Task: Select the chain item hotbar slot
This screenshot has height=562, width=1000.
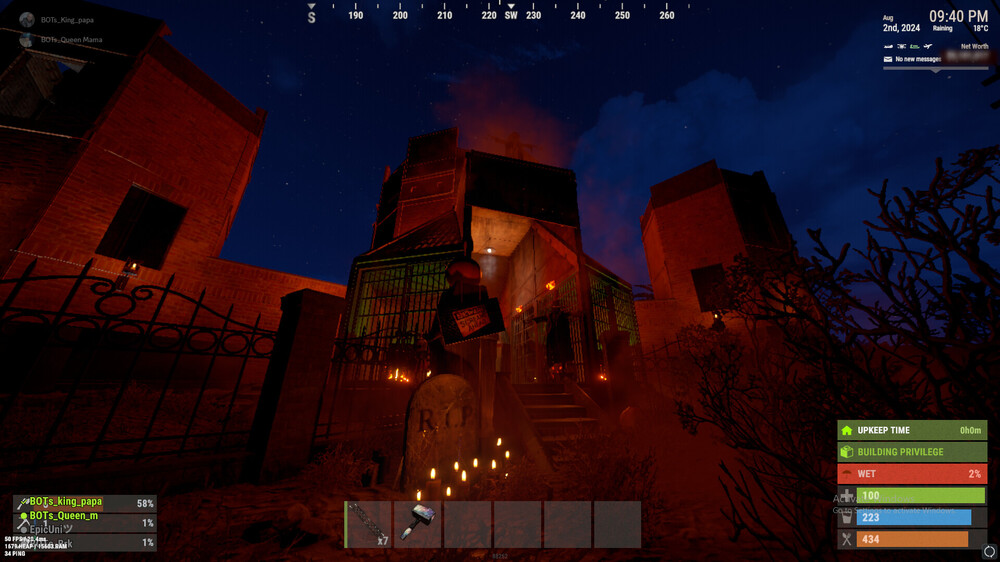Action: click(368, 524)
